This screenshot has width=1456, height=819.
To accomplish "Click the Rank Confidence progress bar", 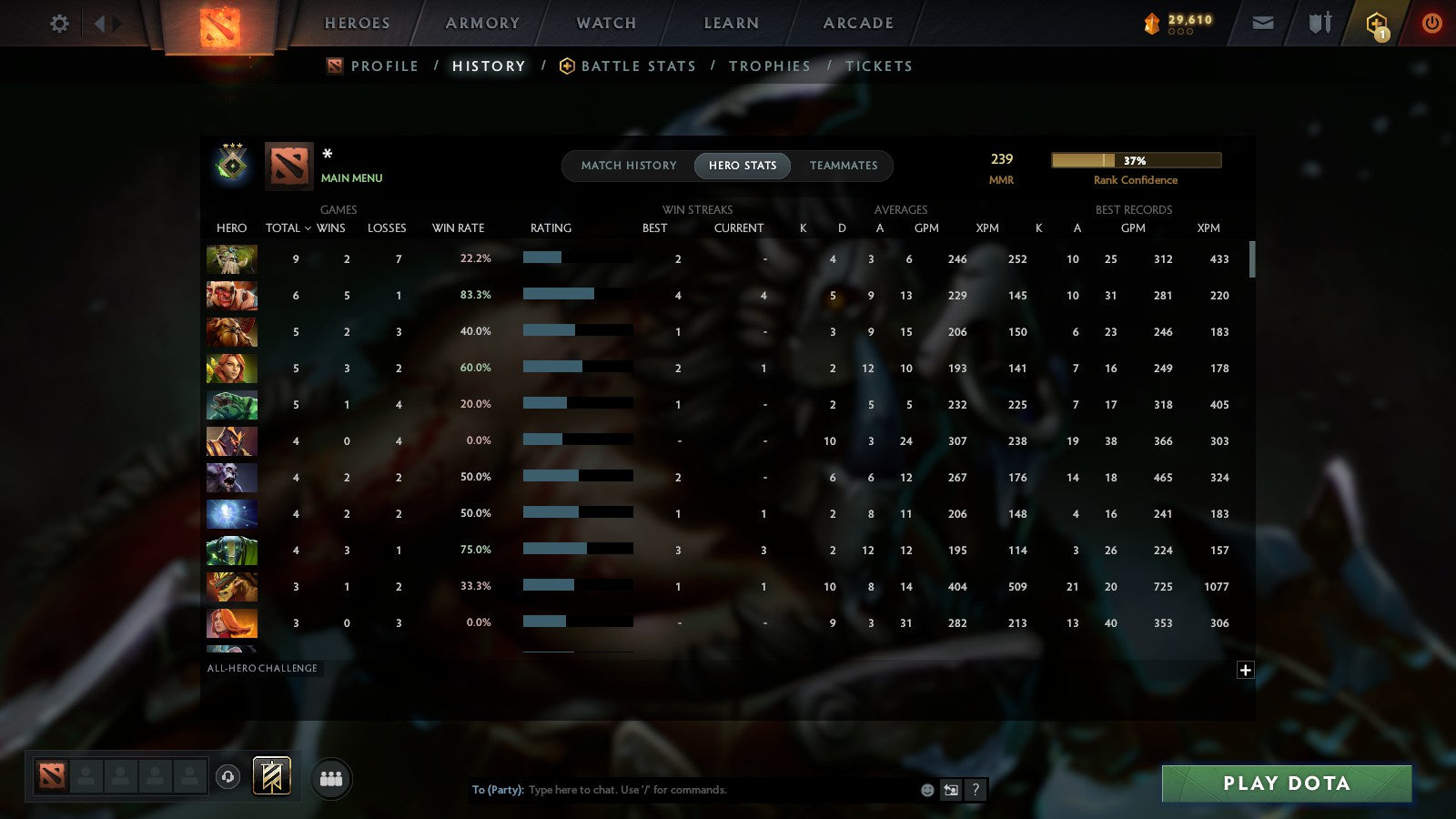I will 1136,160.
